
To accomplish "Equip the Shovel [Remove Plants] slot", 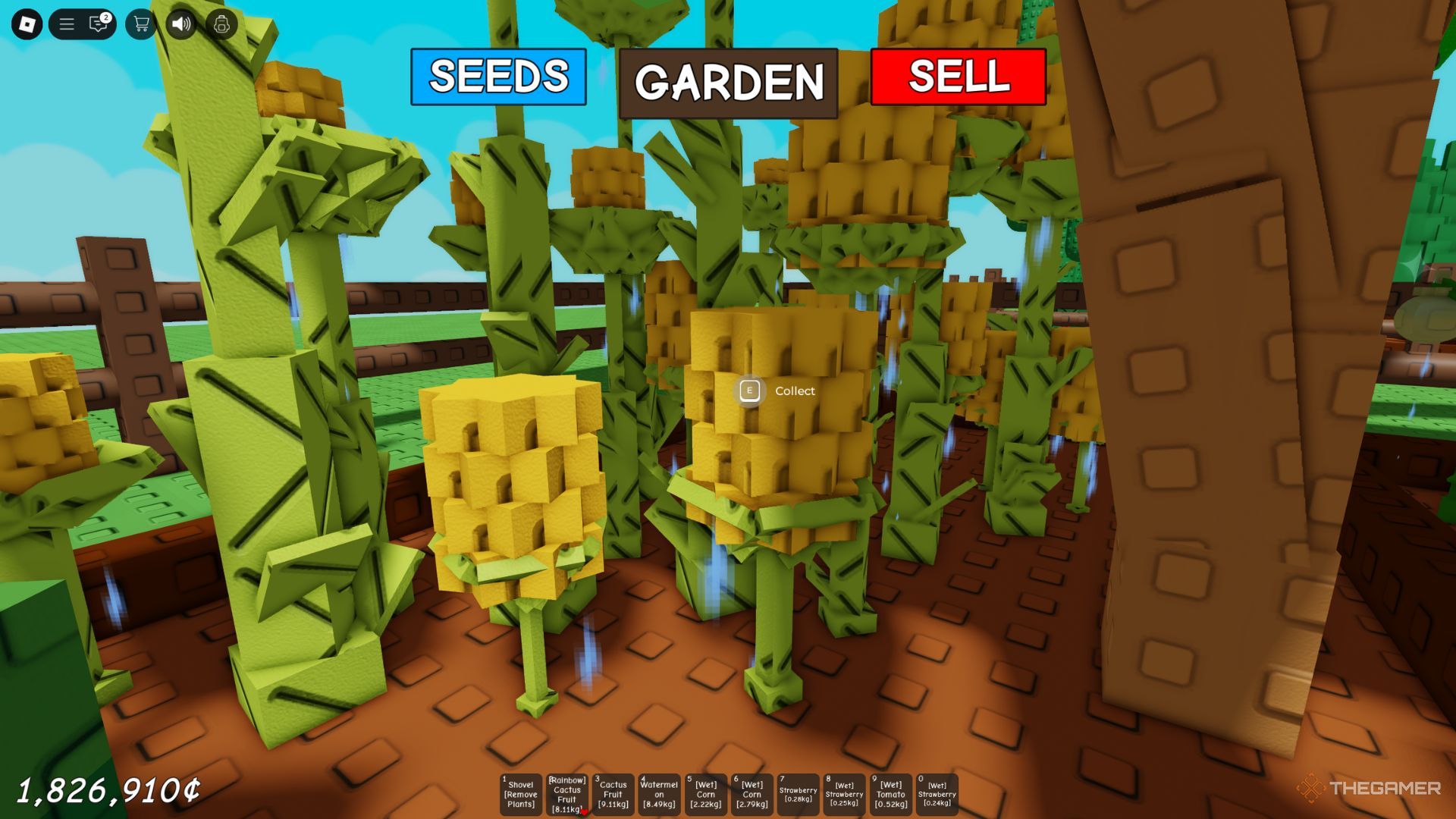I will (x=520, y=794).
